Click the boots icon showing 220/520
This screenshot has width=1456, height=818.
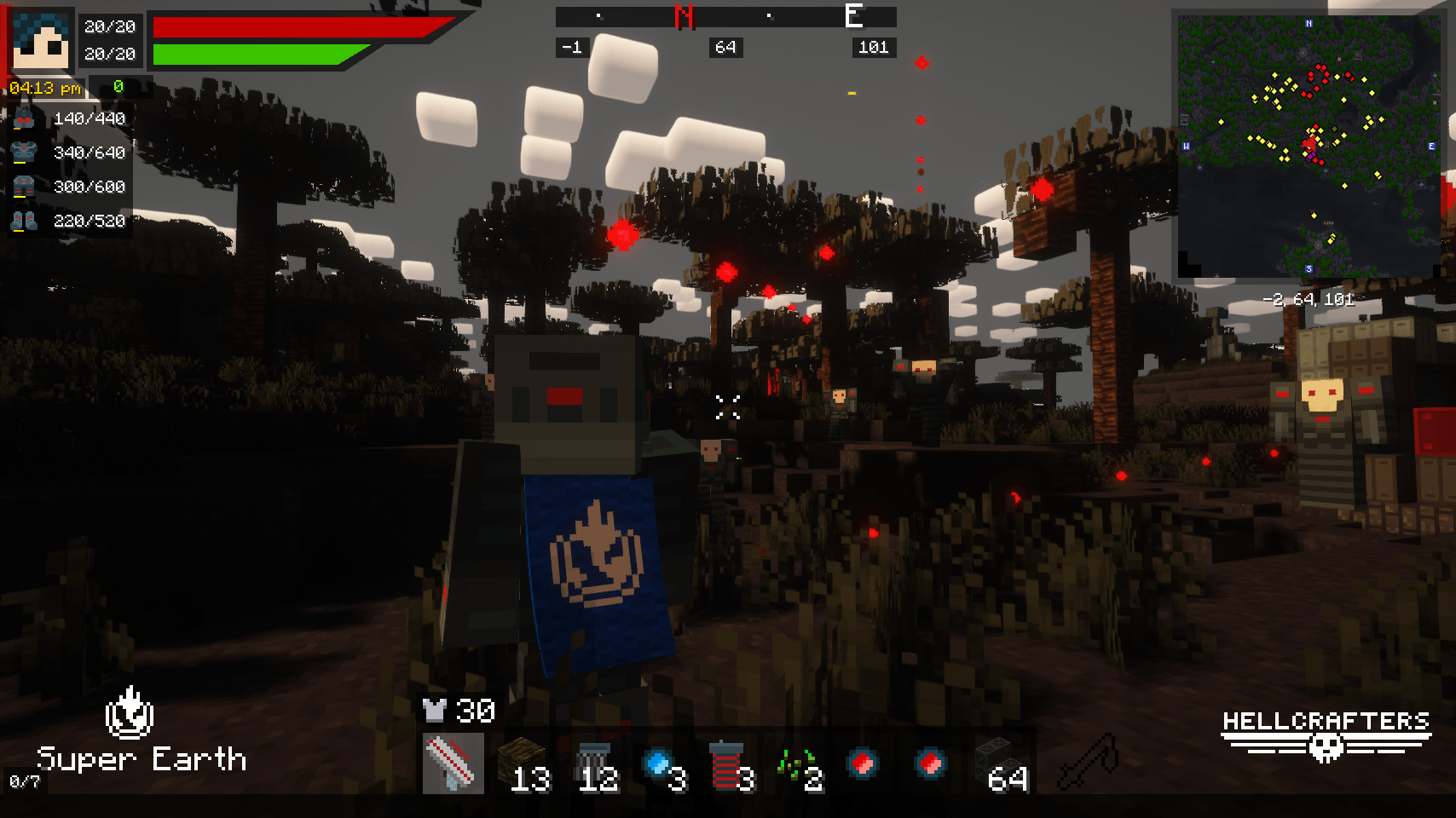click(x=24, y=221)
